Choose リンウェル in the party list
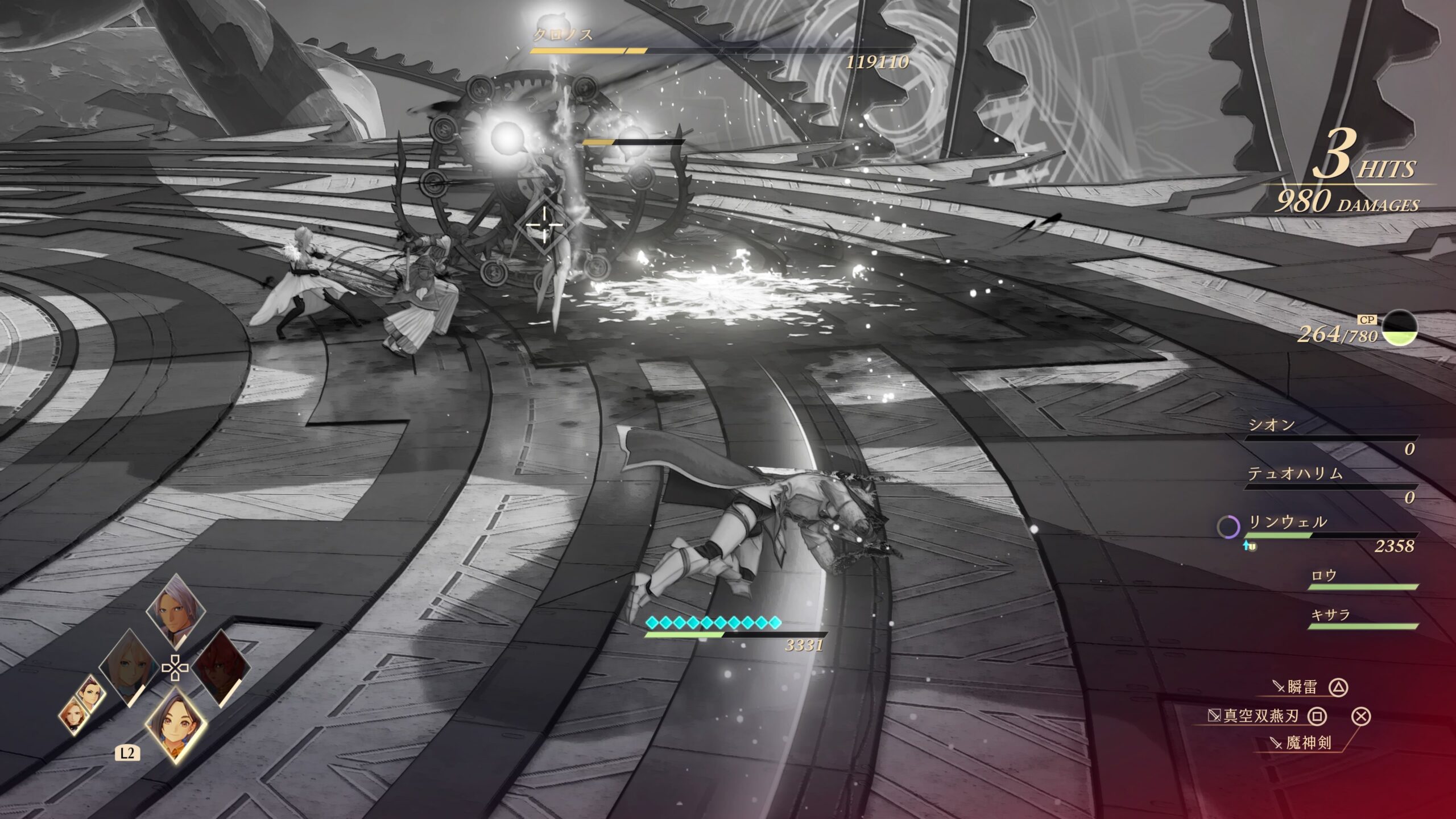The height and width of the screenshot is (819, 1456). pyautogui.click(x=1287, y=522)
